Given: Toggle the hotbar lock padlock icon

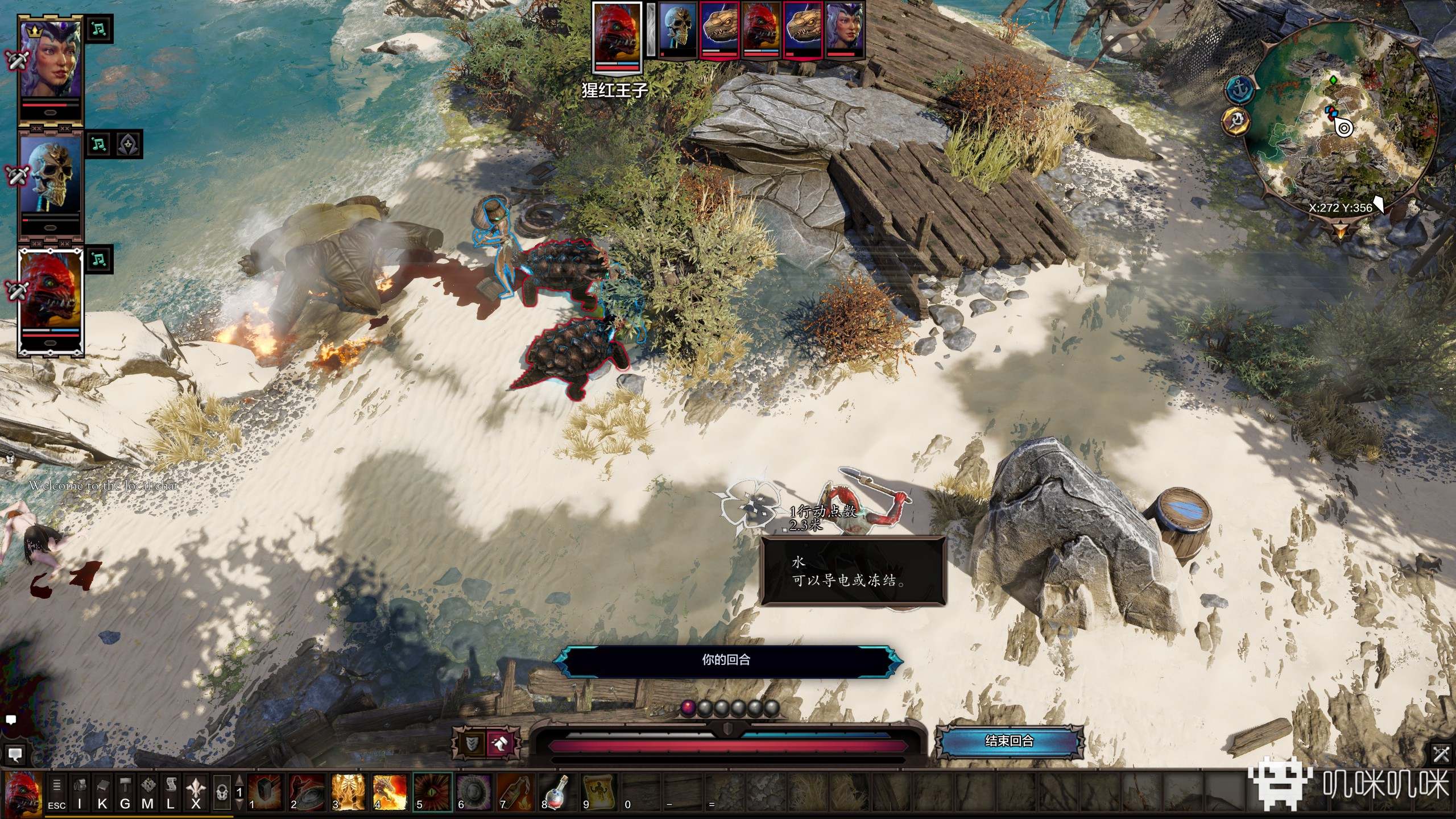Looking at the screenshot, I should [x=222, y=792].
